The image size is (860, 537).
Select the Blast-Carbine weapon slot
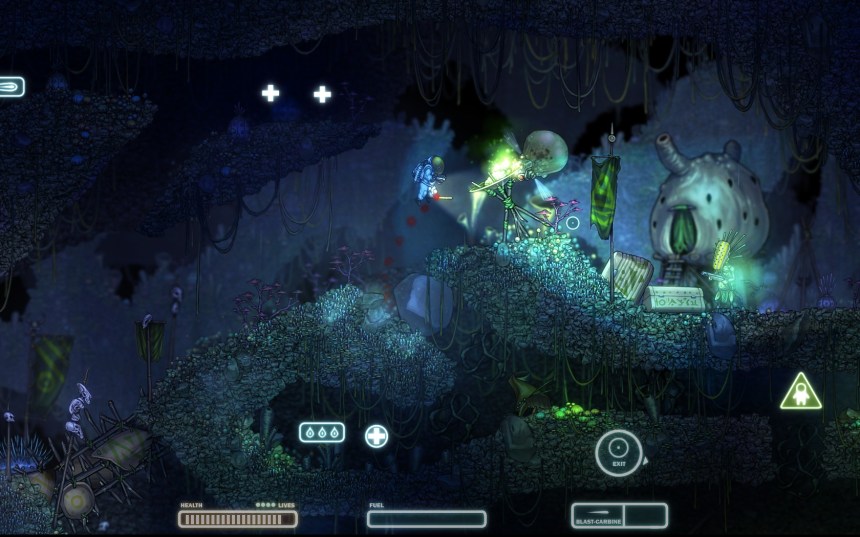click(x=597, y=516)
